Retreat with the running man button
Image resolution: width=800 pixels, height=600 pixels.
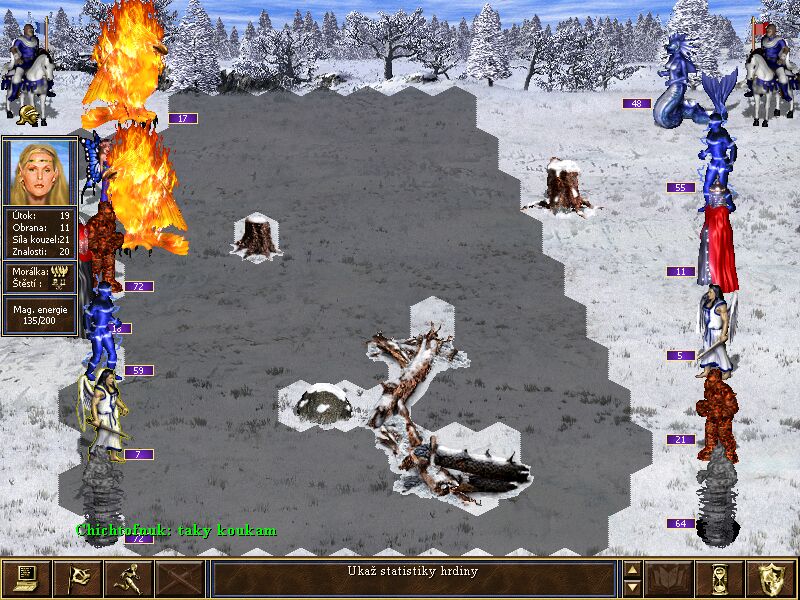click(128, 578)
